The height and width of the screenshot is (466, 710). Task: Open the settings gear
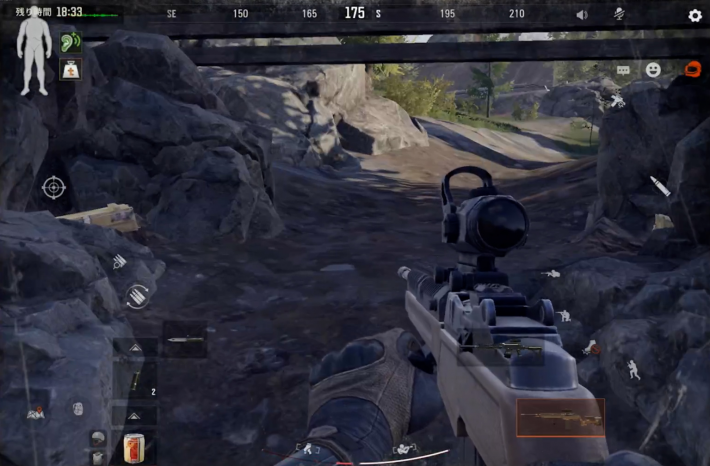tap(695, 15)
